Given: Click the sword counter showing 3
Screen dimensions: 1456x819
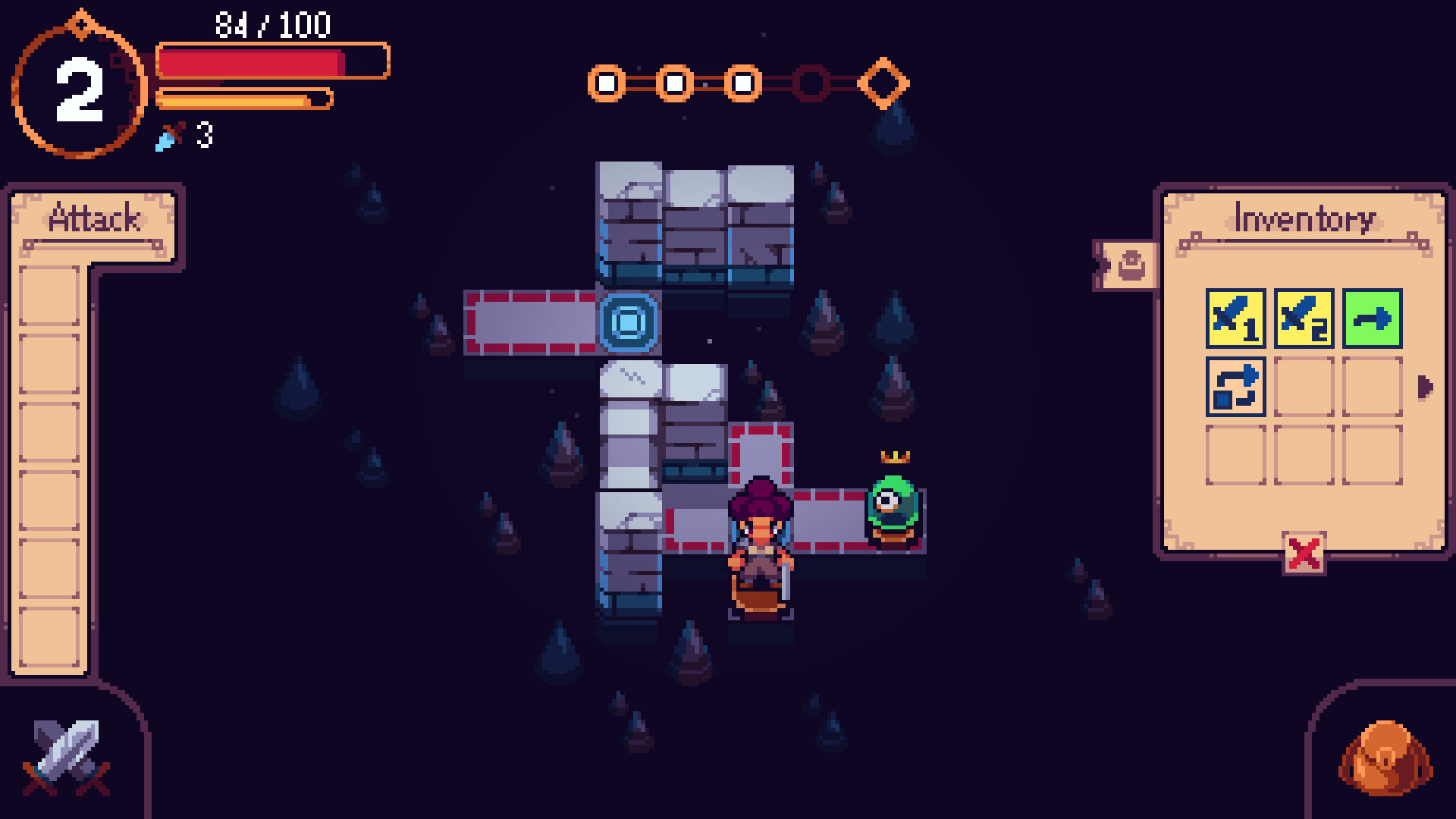Looking at the screenshot, I should [x=185, y=136].
